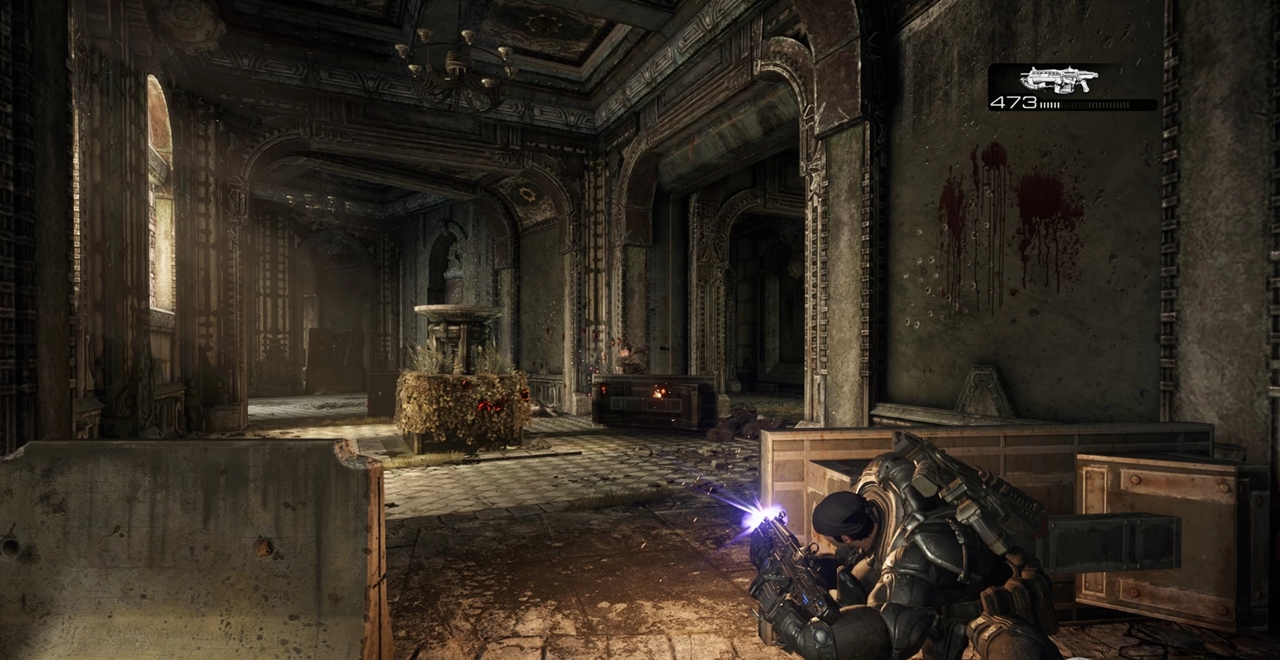This screenshot has width=1280, height=660.
Task: Select the Lancer rifle weapon icon
Action: coord(1058,80)
